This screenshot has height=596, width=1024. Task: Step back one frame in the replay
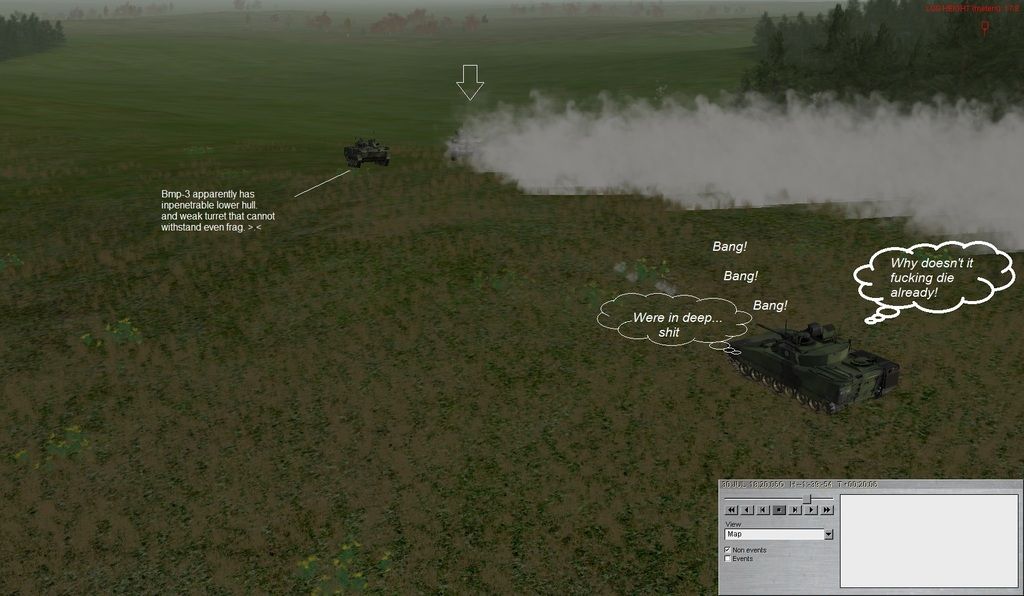coord(763,510)
